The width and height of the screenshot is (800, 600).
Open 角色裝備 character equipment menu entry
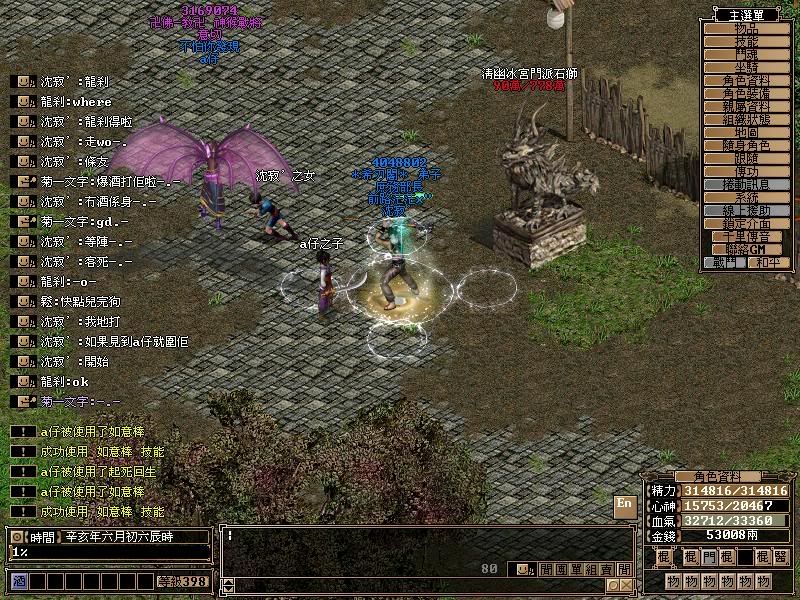pos(746,94)
